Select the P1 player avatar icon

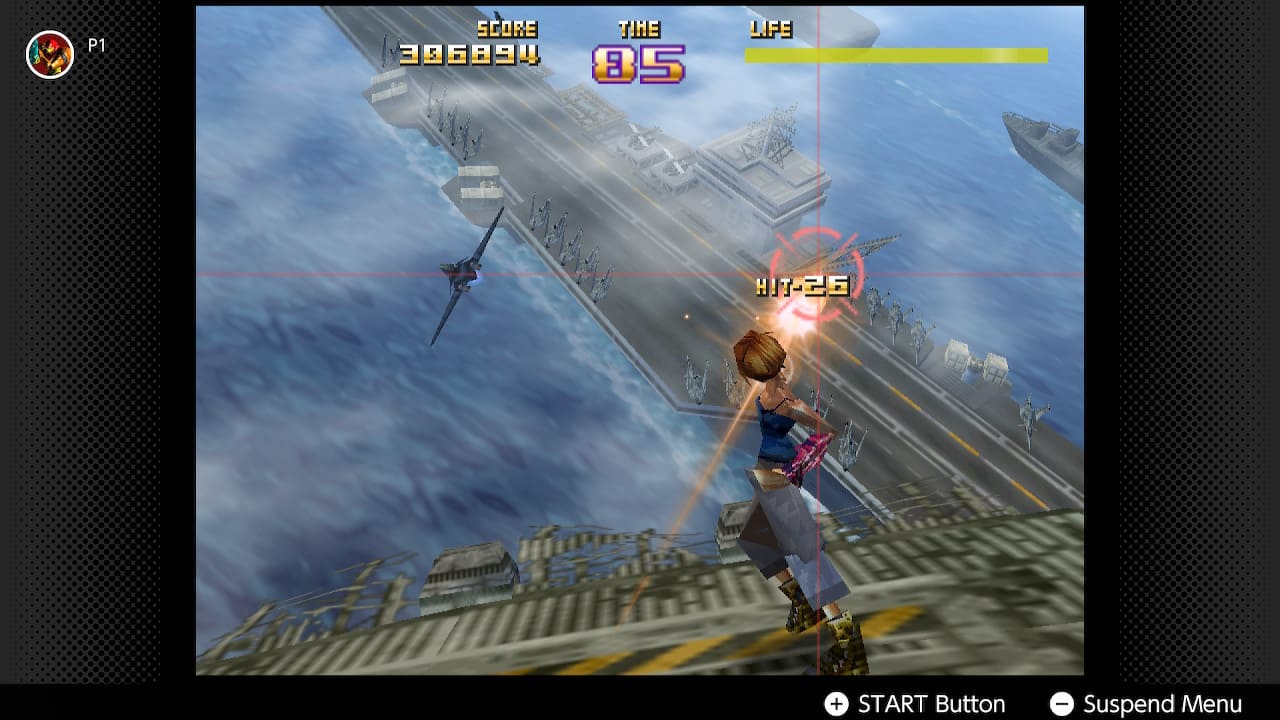point(49,54)
